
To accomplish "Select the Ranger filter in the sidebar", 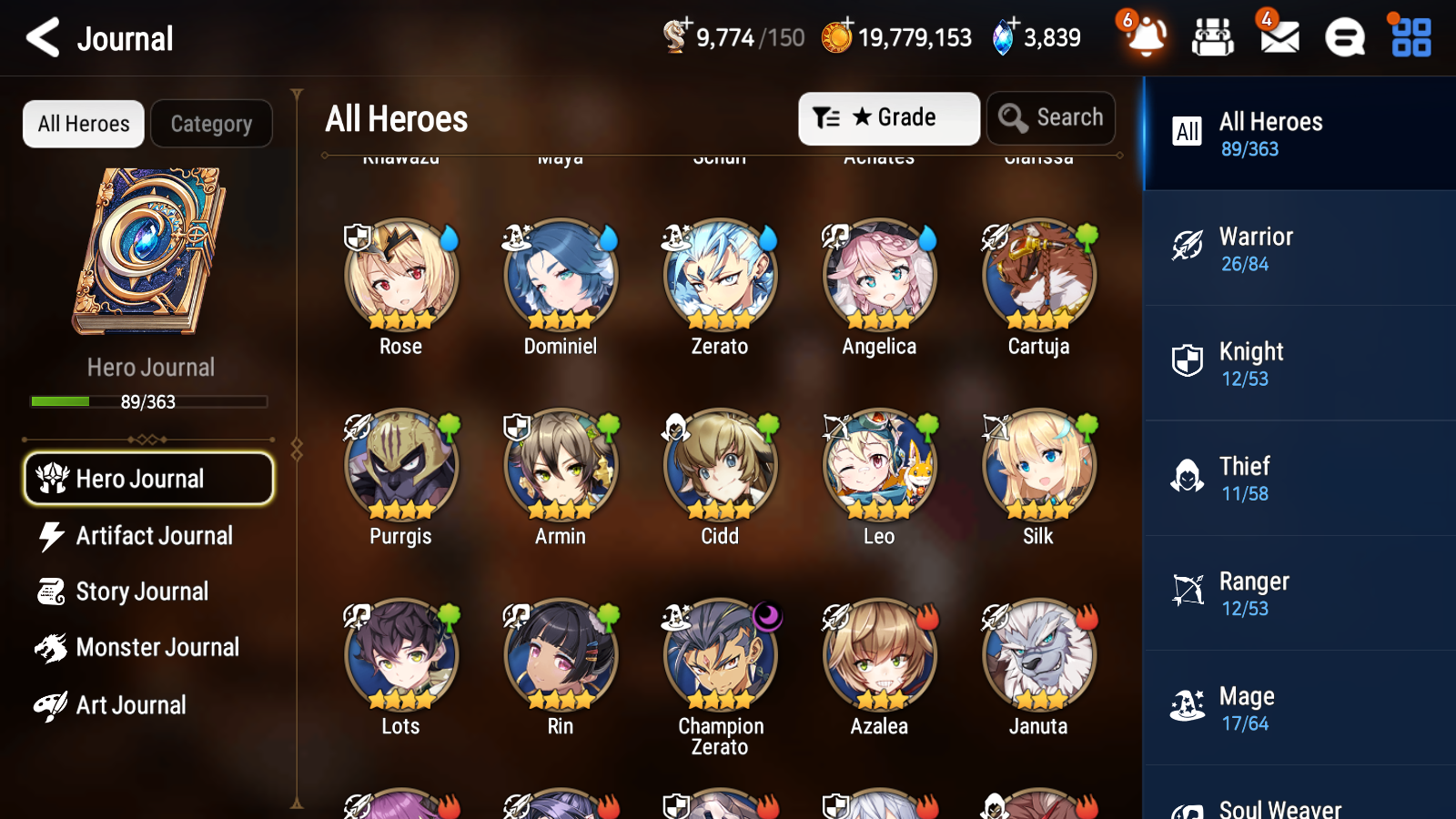I will [x=1299, y=592].
